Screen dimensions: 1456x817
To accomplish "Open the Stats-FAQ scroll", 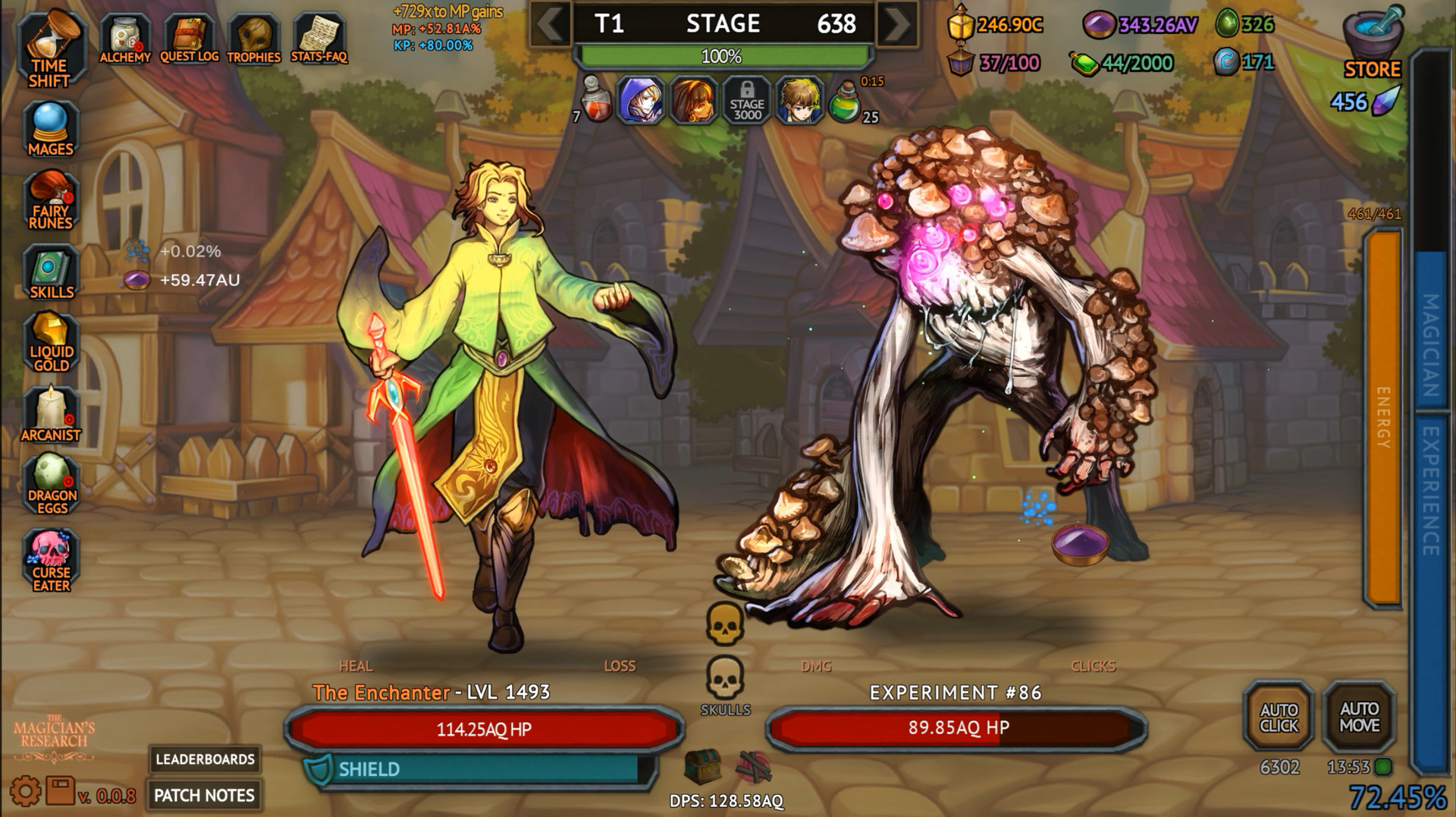I will 318,39.
